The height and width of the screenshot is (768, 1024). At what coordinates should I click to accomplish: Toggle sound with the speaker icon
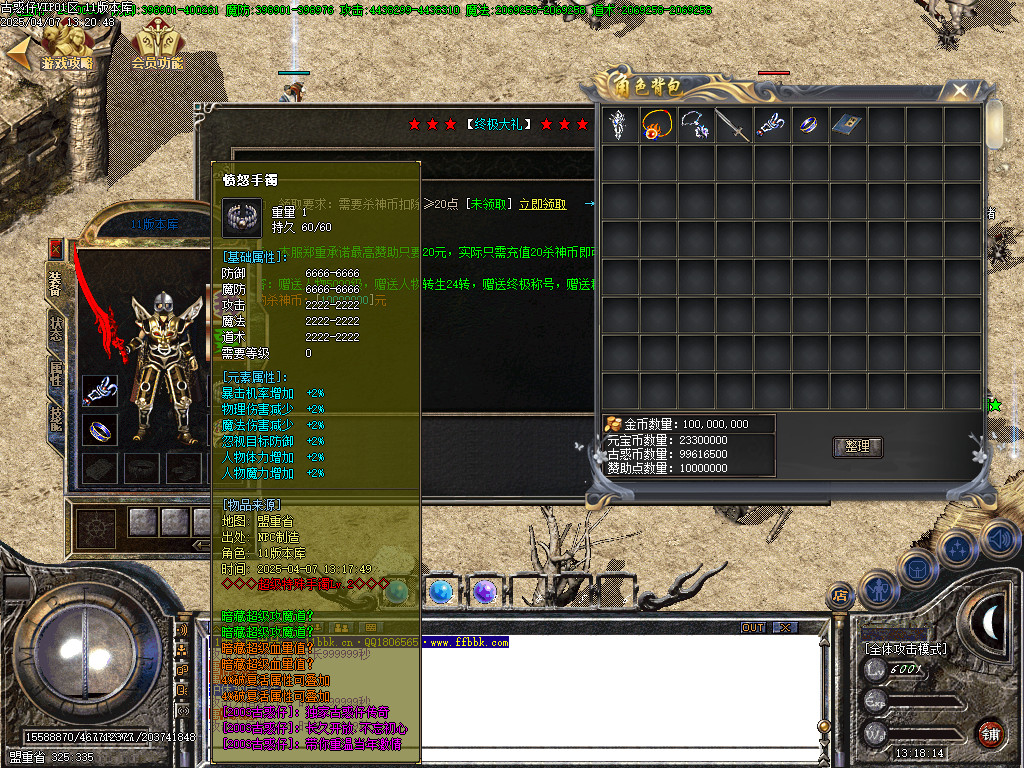[998, 539]
